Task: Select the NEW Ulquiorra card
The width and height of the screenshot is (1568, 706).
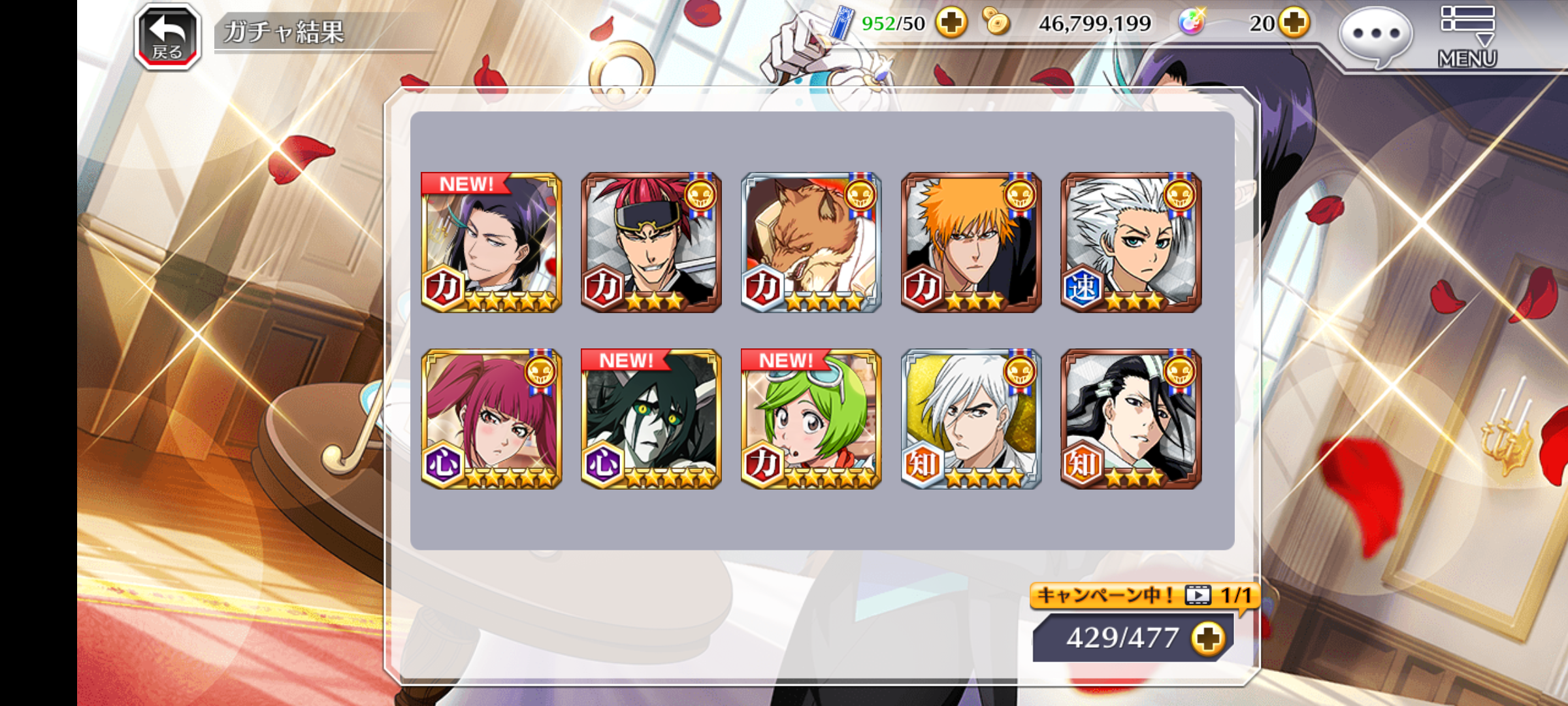Action: (x=651, y=419)
